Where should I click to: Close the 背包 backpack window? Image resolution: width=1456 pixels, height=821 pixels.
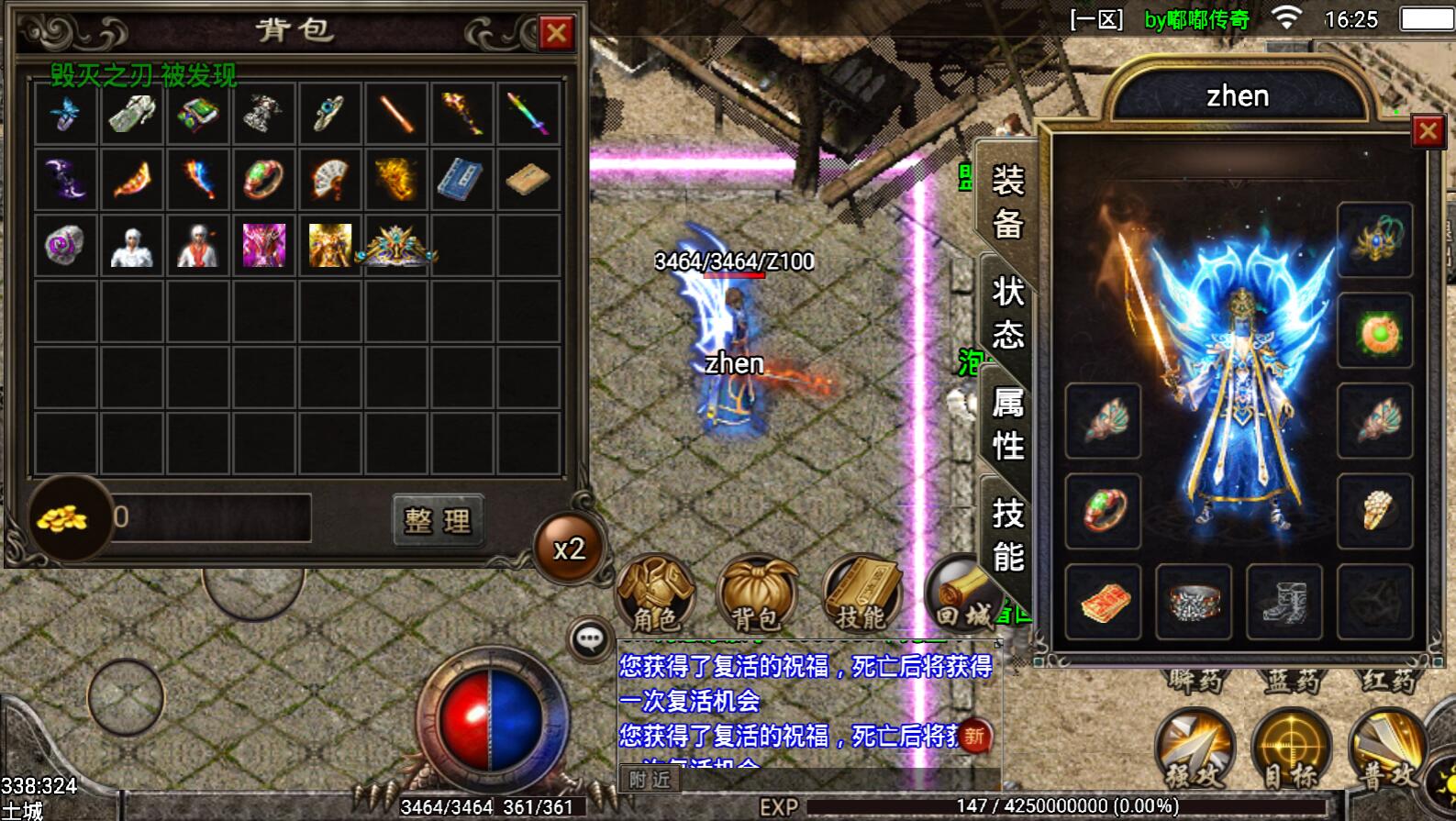tap(556, 34)
